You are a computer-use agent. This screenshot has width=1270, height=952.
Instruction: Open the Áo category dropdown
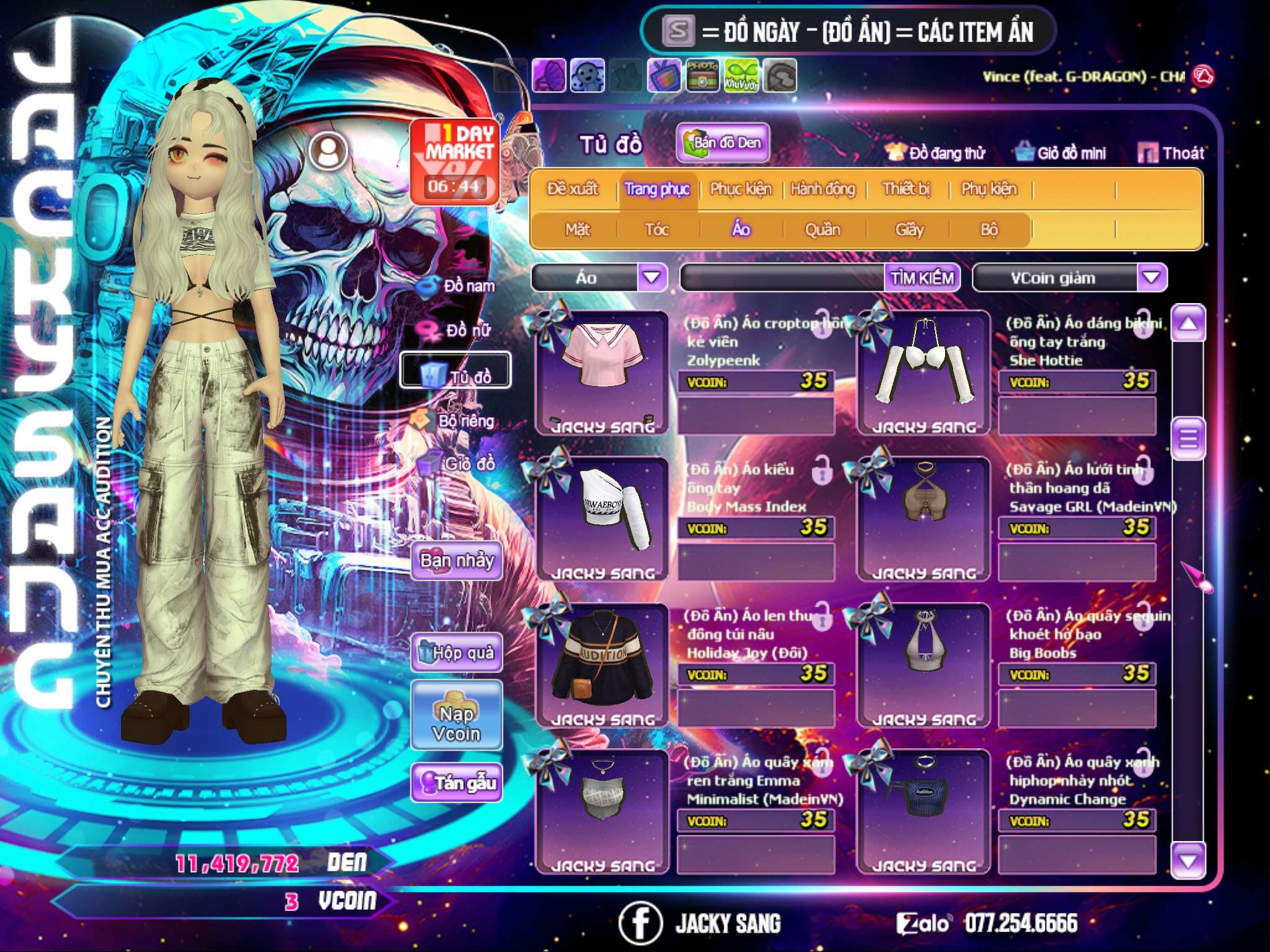(652, 277)
